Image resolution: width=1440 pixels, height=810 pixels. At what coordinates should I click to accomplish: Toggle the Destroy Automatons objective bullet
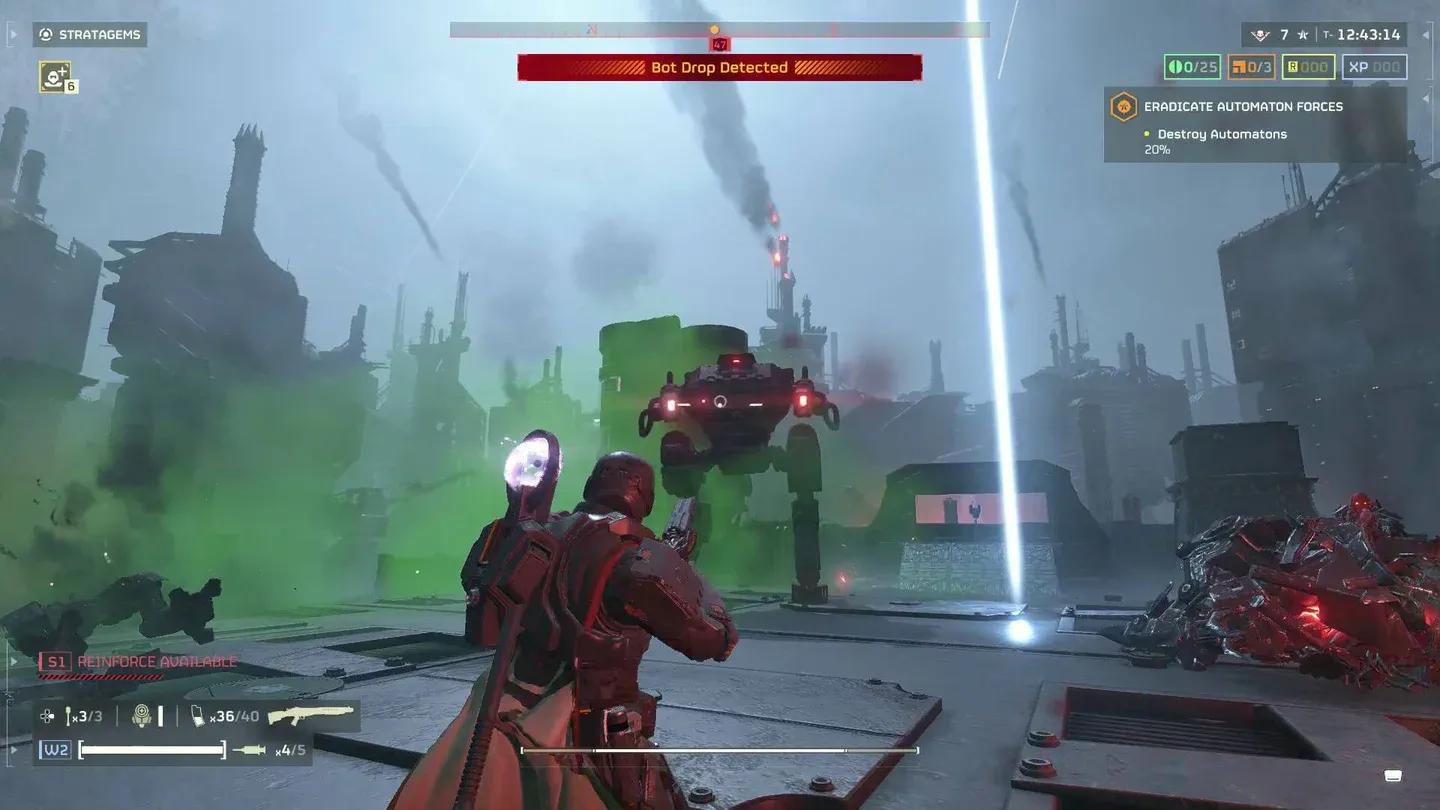1148,133
